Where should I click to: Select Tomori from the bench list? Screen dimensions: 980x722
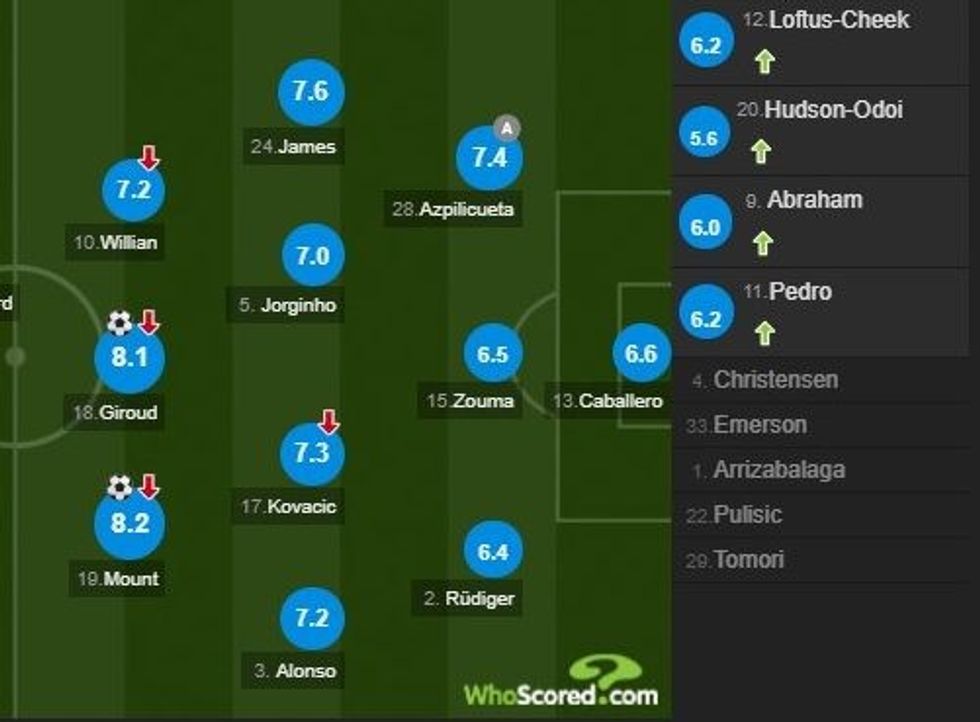pos(748,560)
